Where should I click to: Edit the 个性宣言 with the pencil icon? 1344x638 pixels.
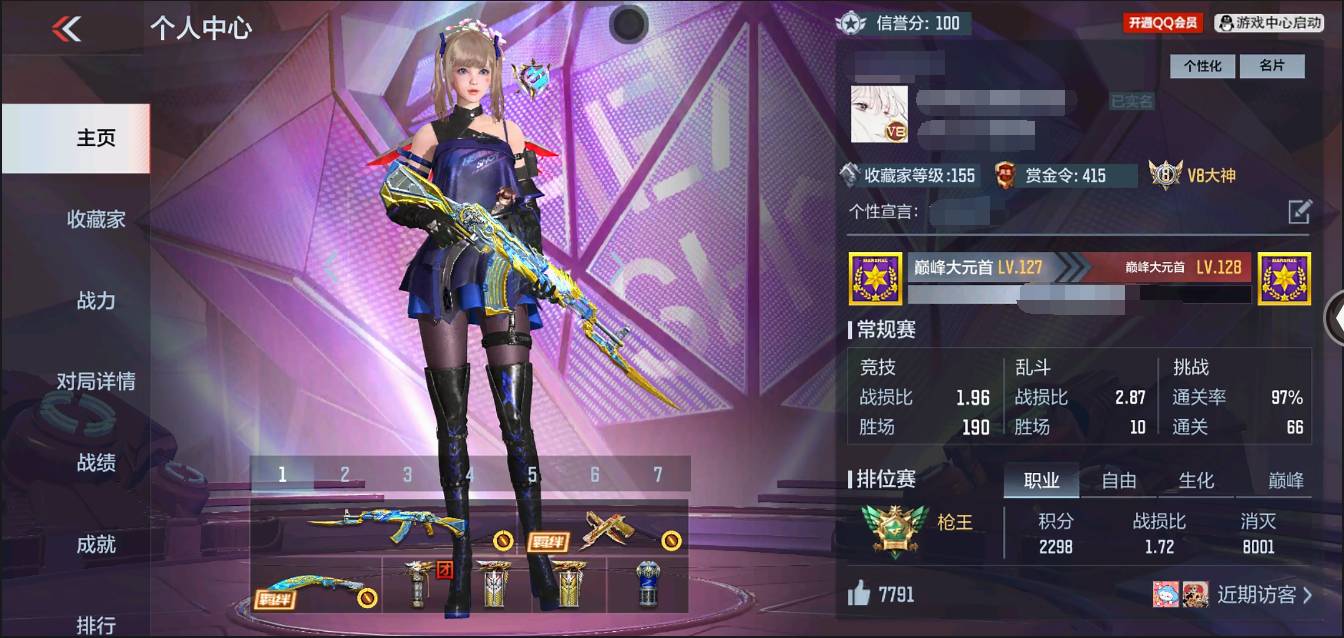(x=1299, y=211)
